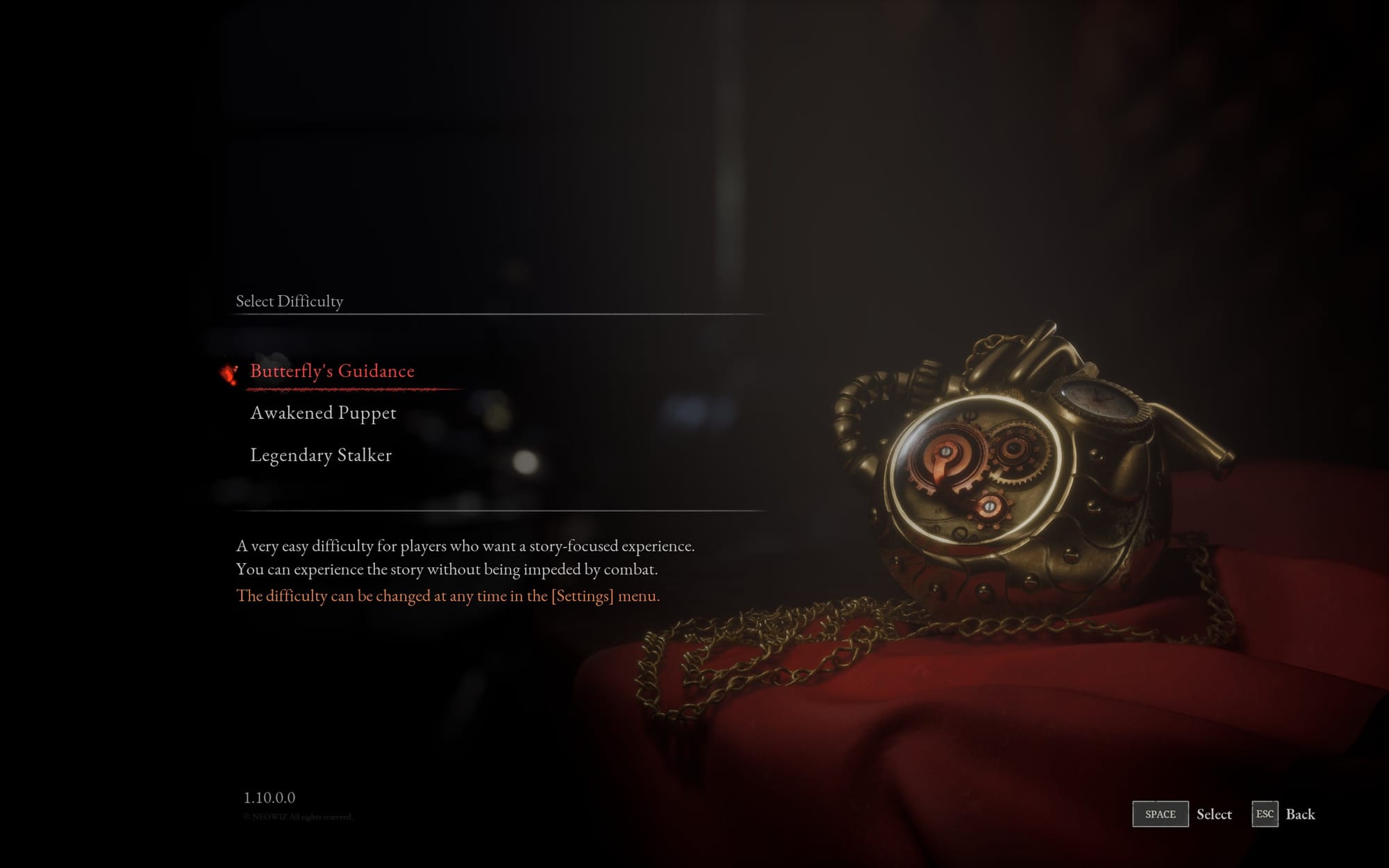Image resolution: width=1389 pixels, height=868 pixels.
Task: Choose Legendary Stalker difficulty
Action: click(x=321, y=455)
